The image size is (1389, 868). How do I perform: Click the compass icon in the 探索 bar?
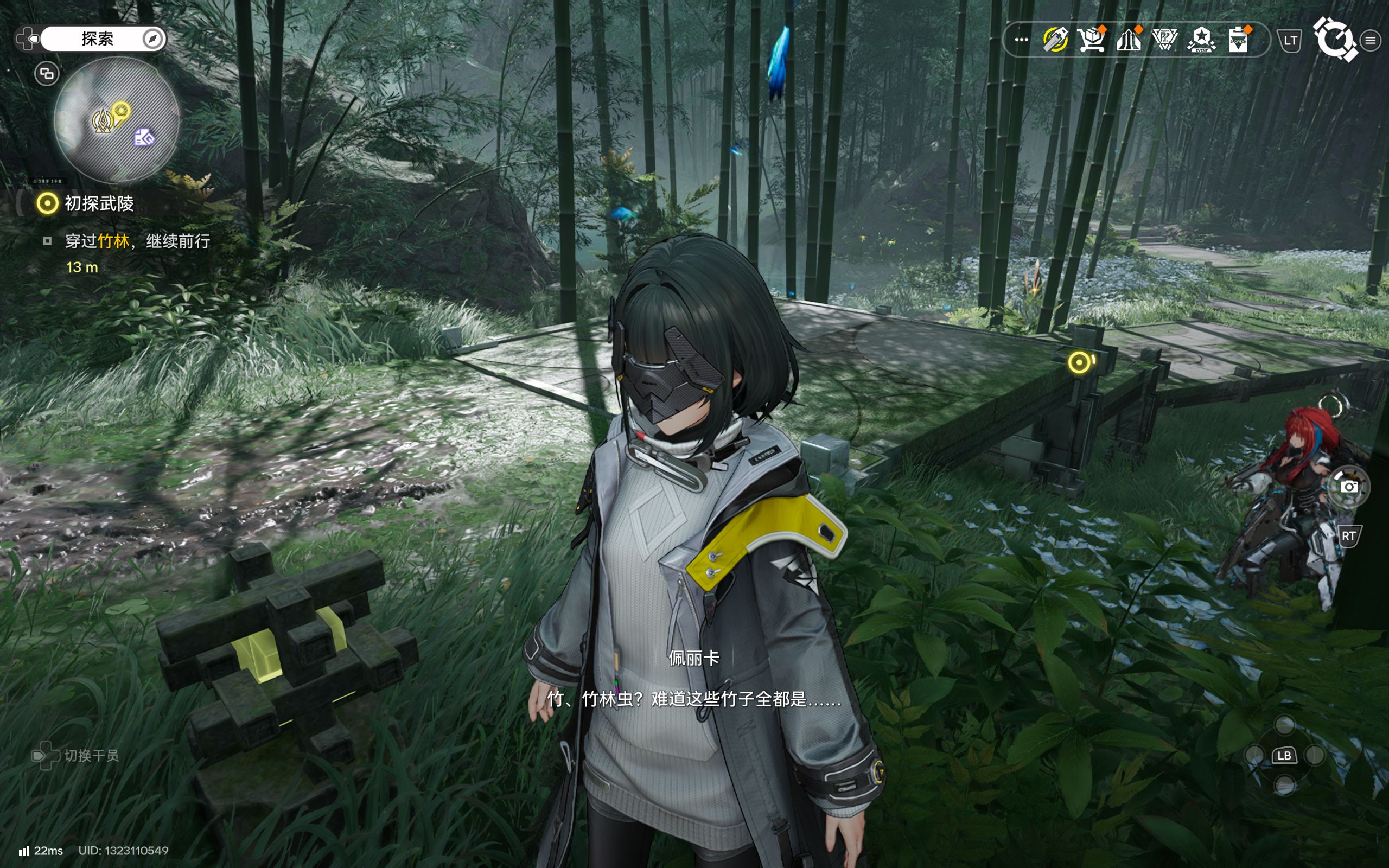(x=152, y=39)
